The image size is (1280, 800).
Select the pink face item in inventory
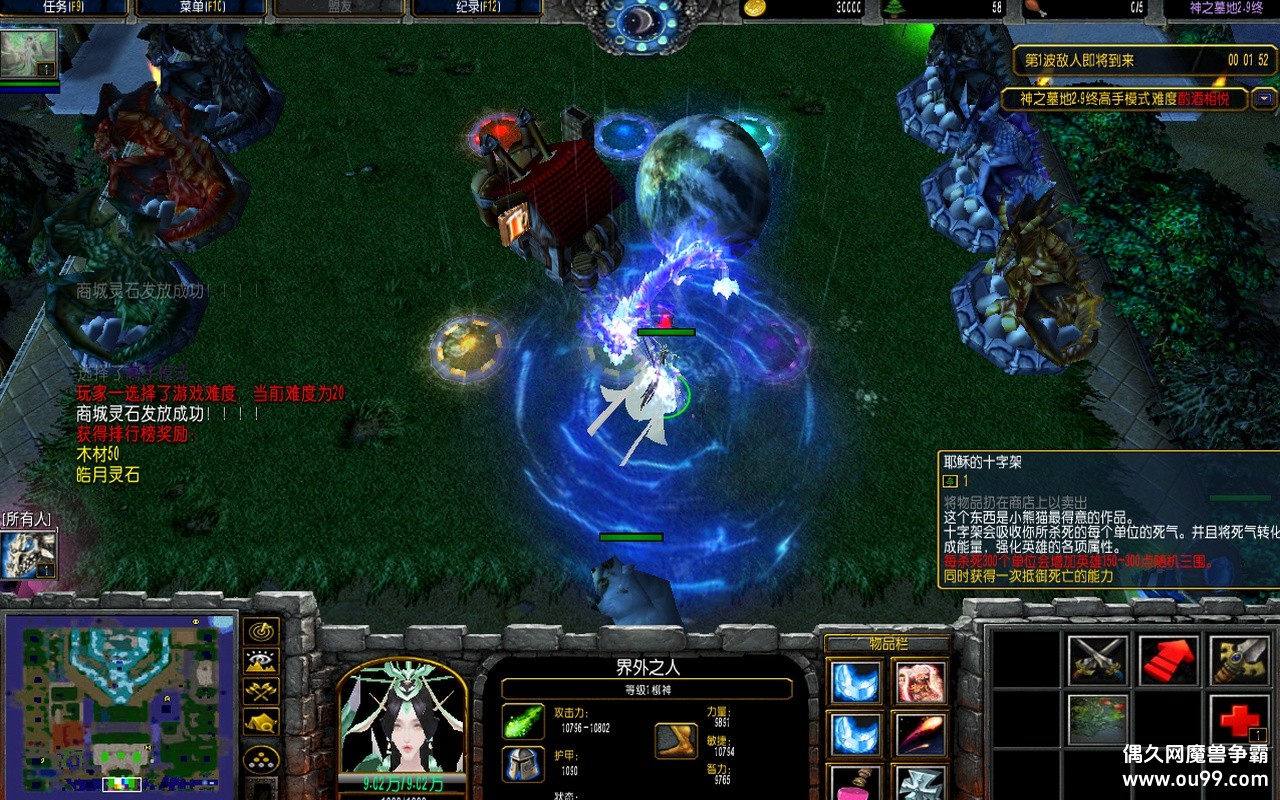920,682
